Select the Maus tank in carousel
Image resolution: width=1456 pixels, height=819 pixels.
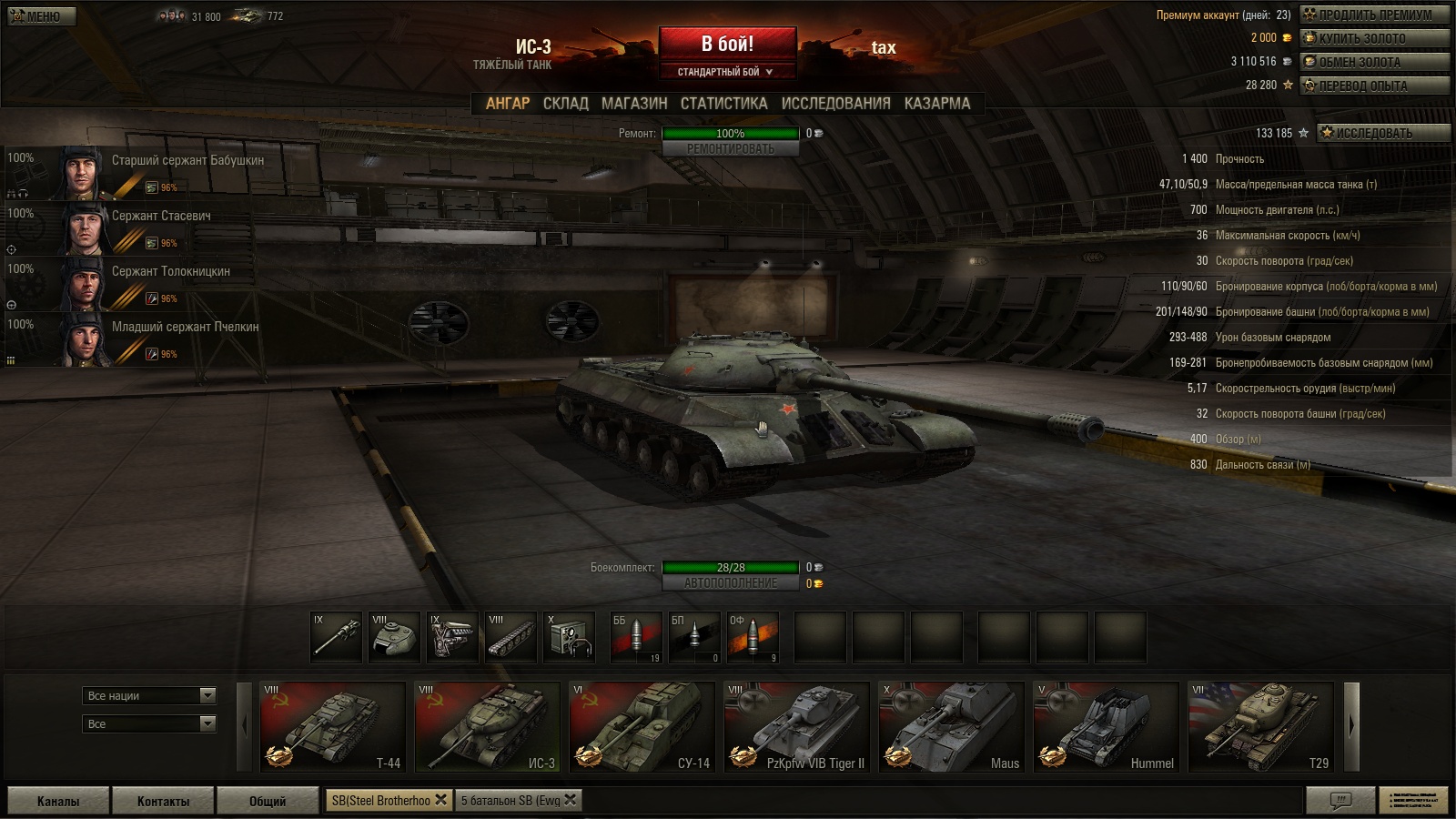click(951, 727)
